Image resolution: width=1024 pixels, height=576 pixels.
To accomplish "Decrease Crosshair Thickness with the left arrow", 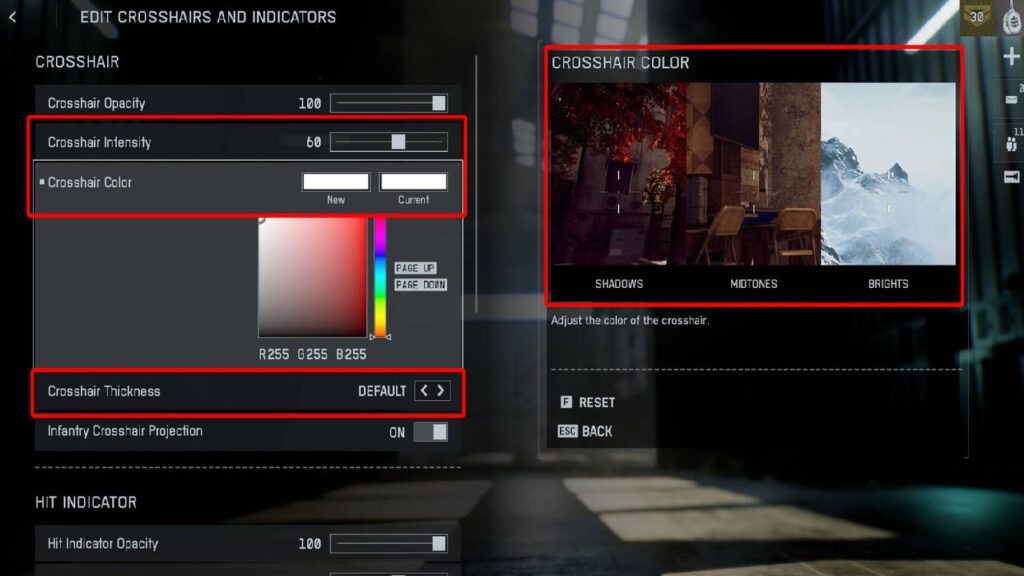I will pos(424,391).
